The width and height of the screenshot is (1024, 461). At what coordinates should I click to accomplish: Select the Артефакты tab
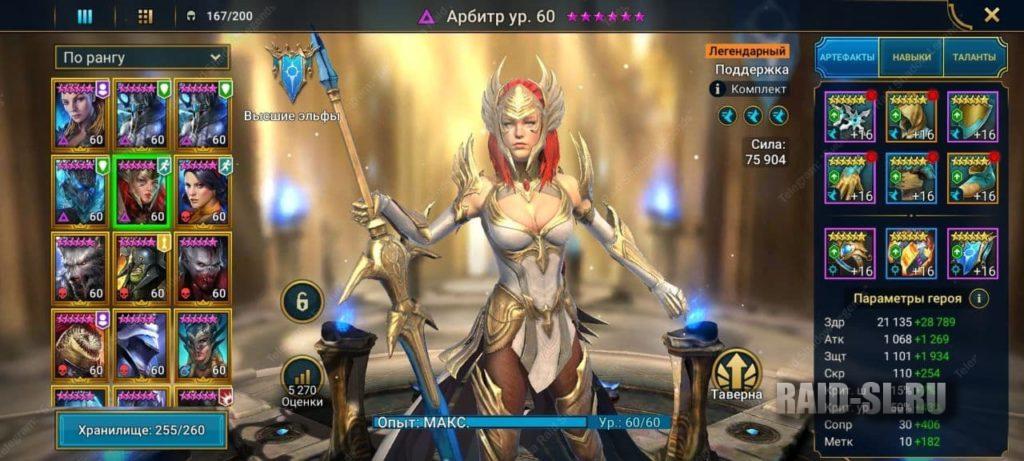[847, 57]
